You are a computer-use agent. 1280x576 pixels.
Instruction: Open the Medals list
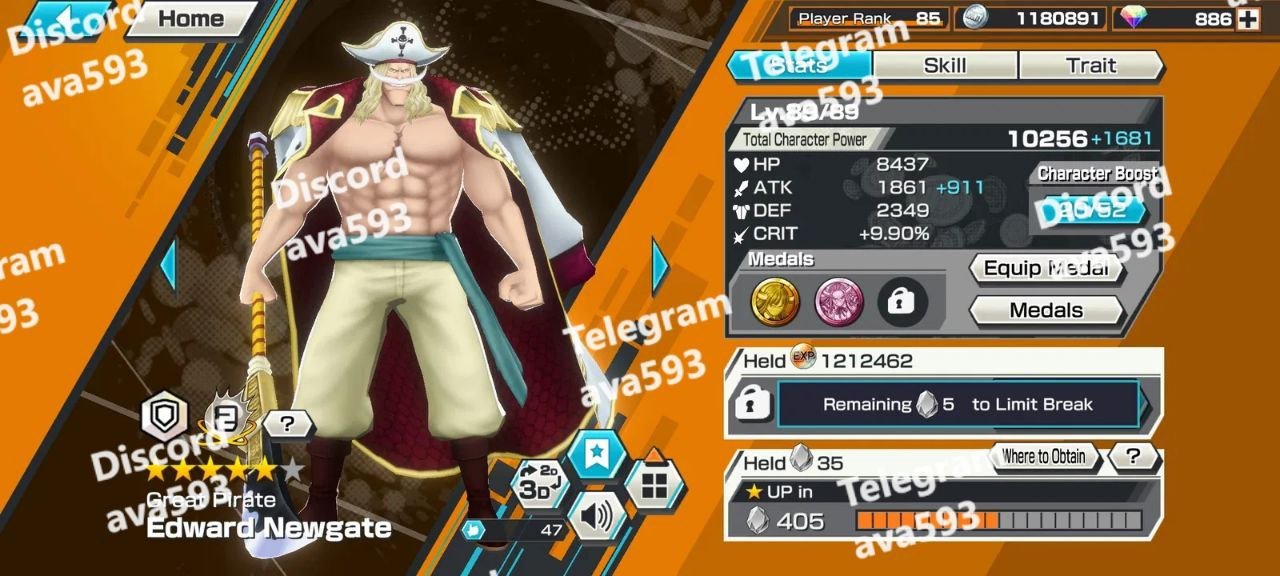click(1045, 311)
